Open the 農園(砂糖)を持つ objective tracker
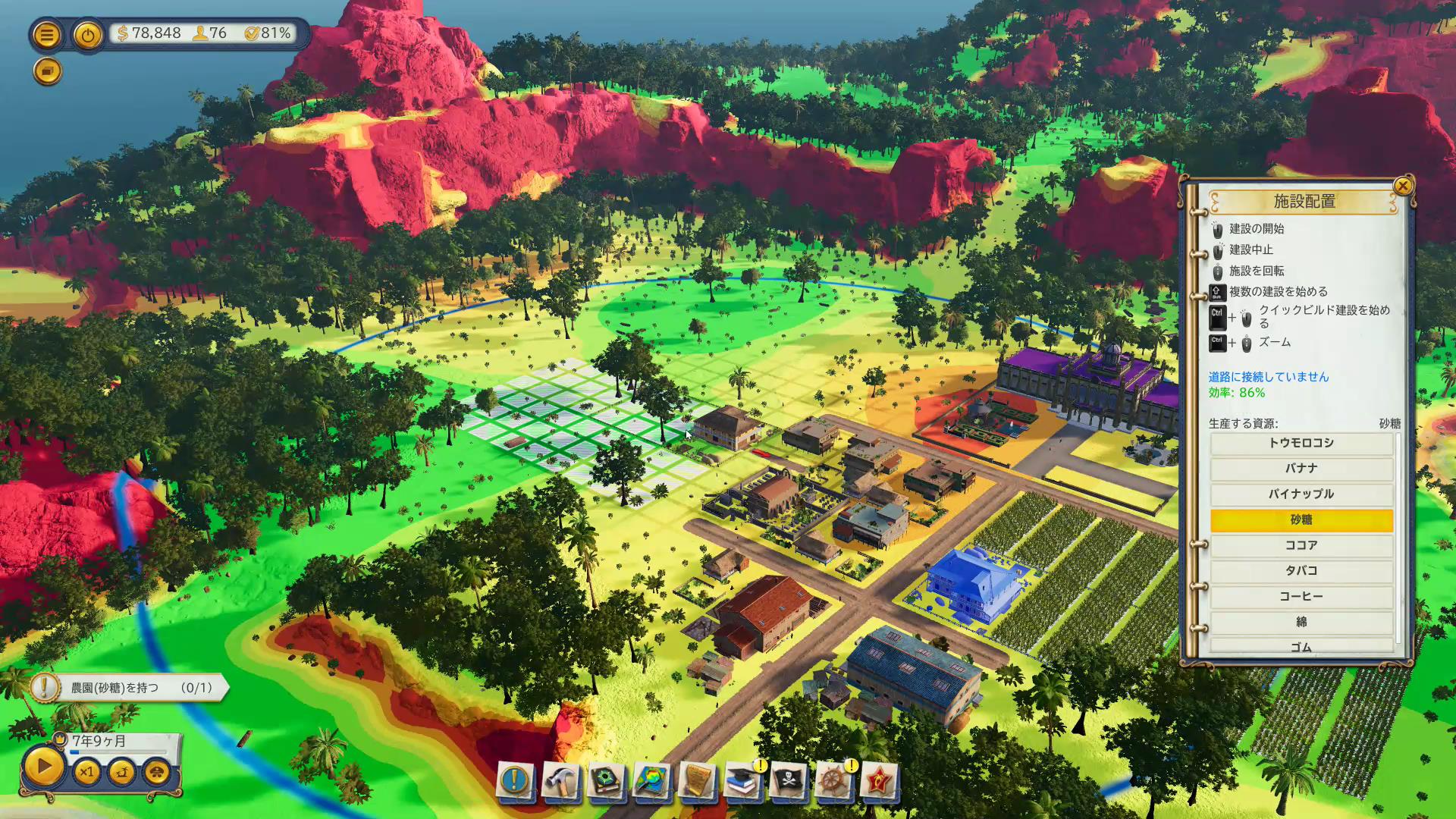The width and height of the screenshot is (1456, 819). tap(129, 688)
